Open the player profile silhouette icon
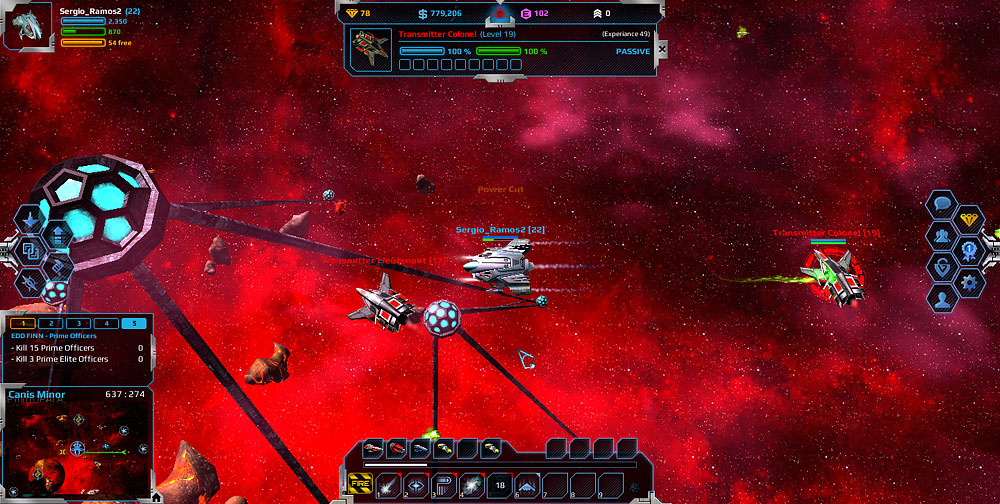Viewport: 1000px width, 504px height. 942,298
